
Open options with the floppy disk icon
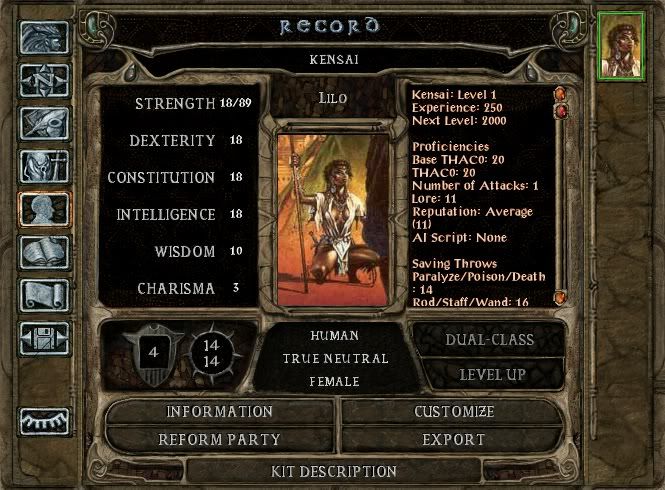[45, 338]
